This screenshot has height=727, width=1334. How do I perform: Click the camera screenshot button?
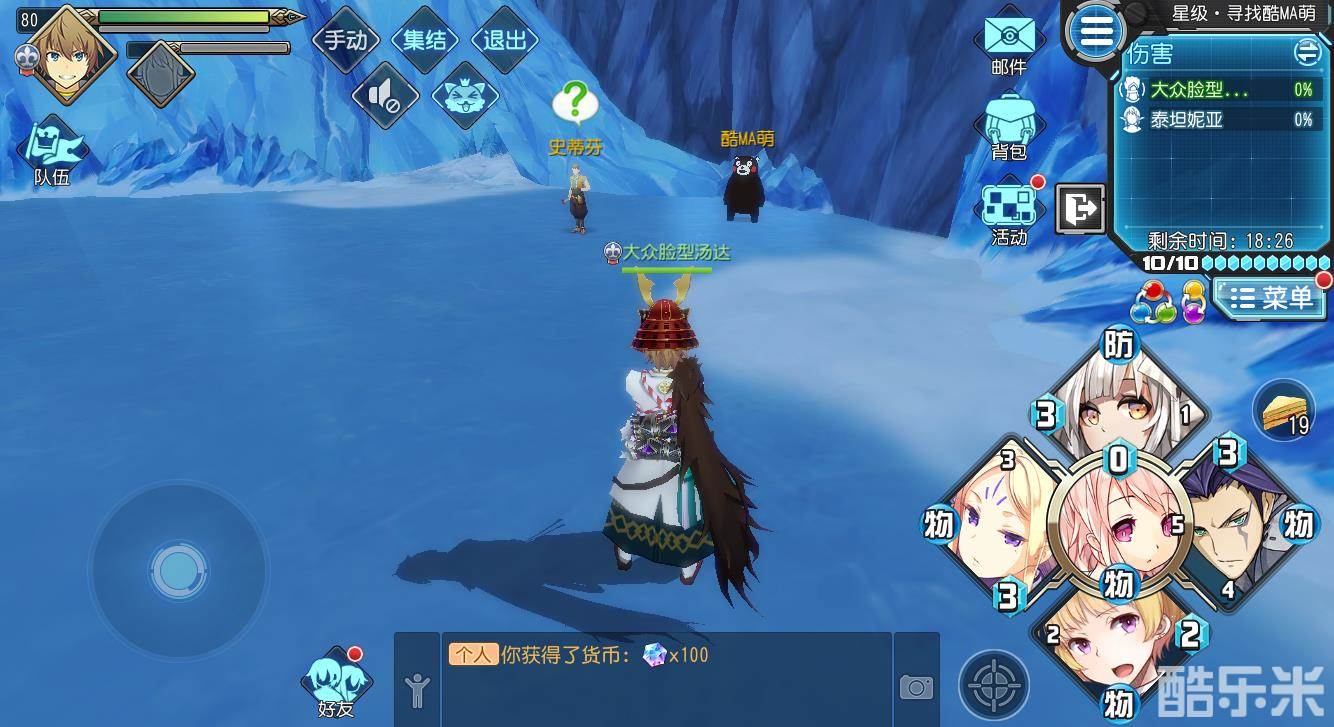916,686
